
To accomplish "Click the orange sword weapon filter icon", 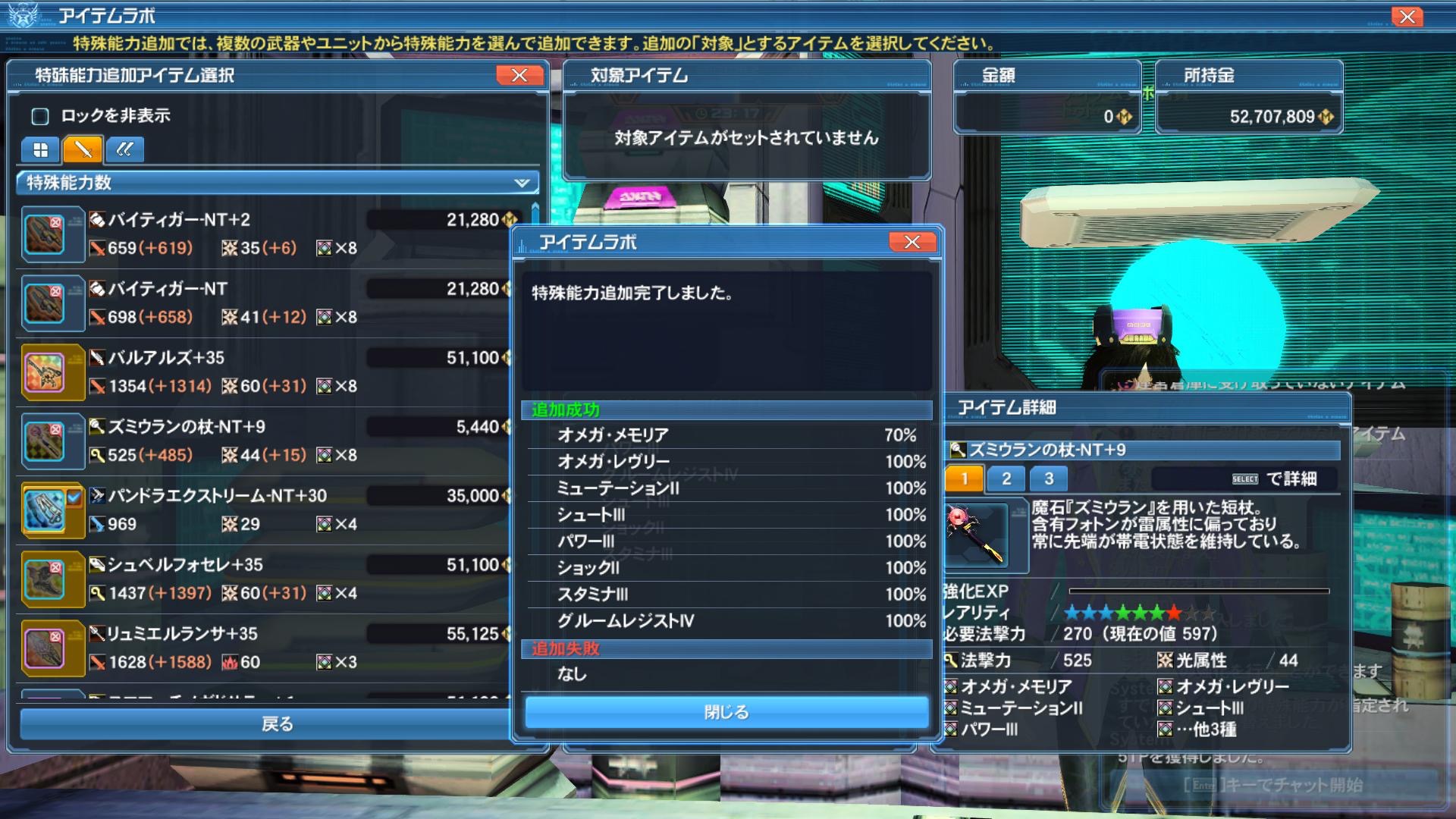I will point(82,149).
